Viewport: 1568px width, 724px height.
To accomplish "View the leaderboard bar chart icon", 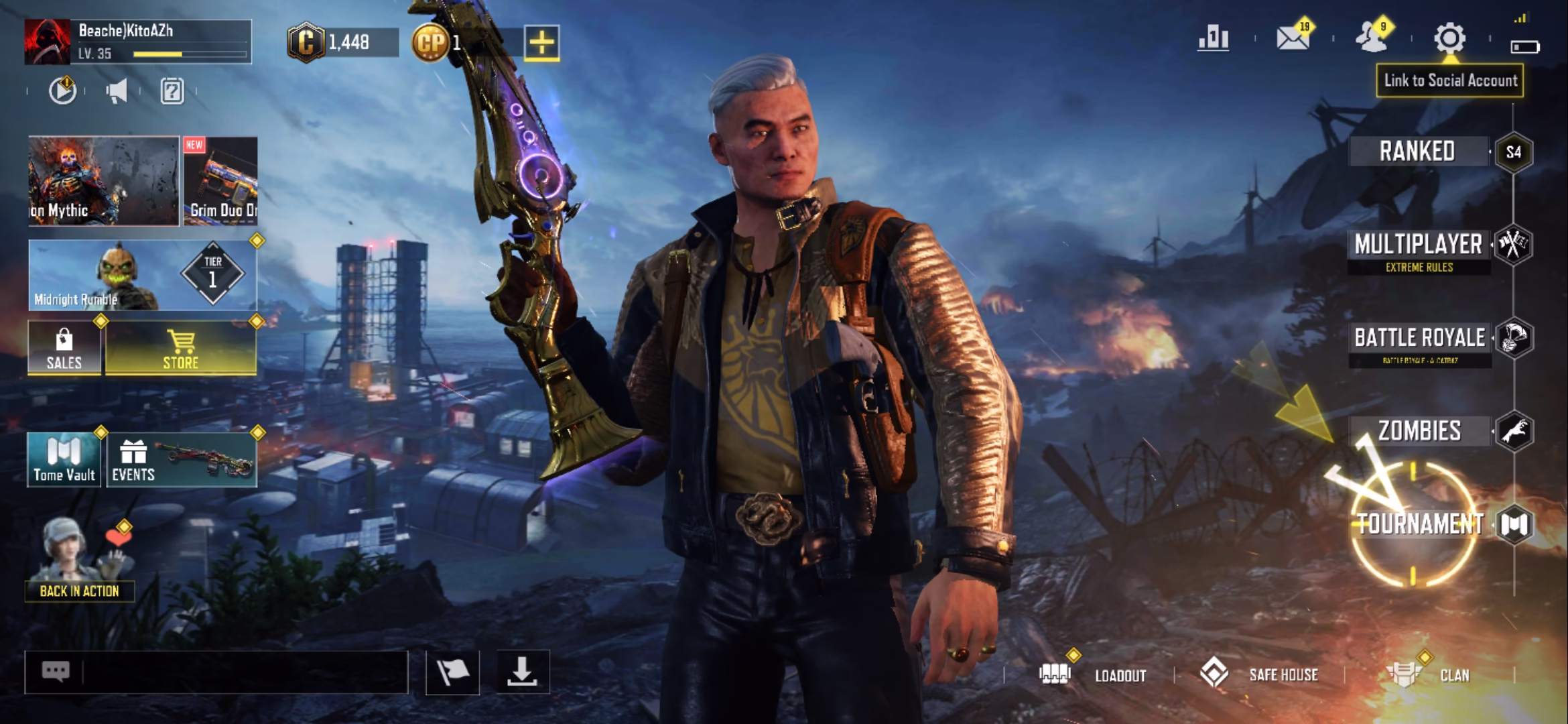I will click(x=1214, y=39).
